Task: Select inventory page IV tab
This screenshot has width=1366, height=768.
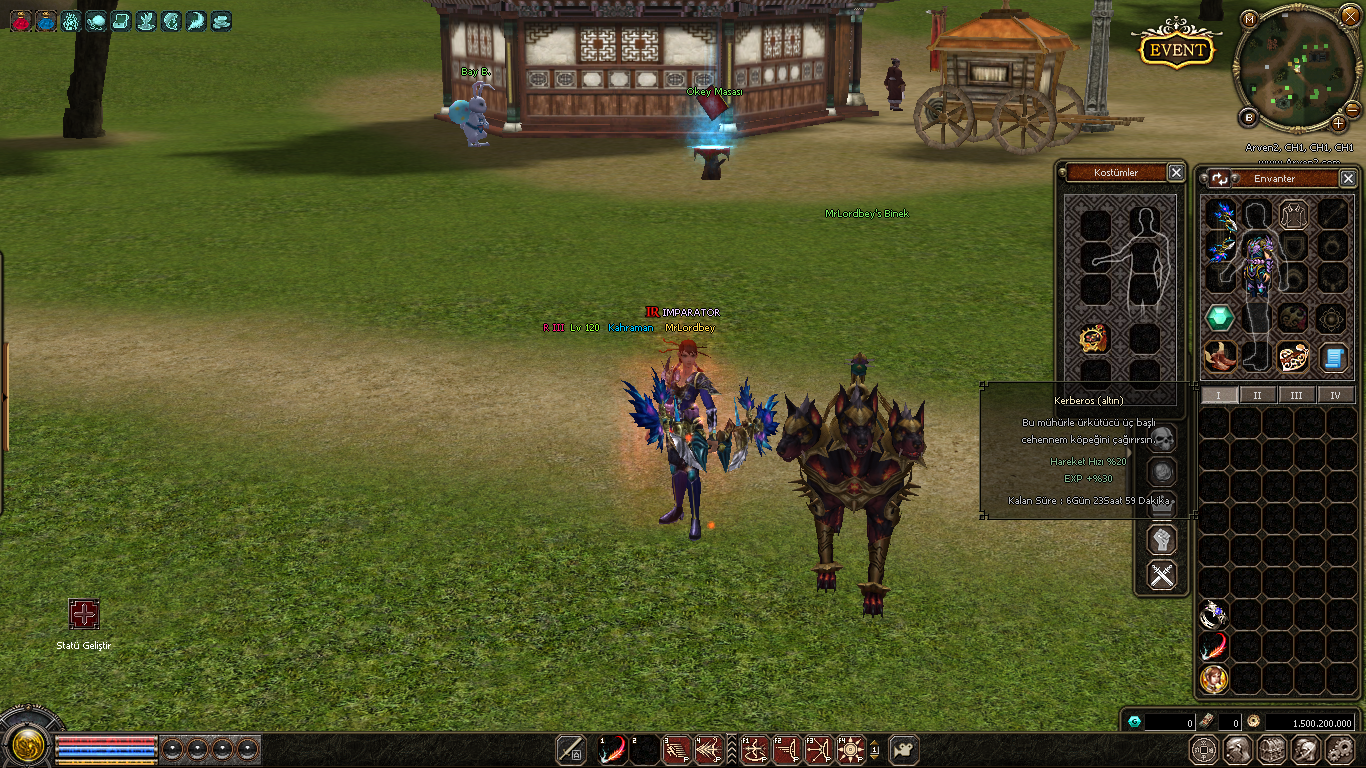Action: (1335, 395)
